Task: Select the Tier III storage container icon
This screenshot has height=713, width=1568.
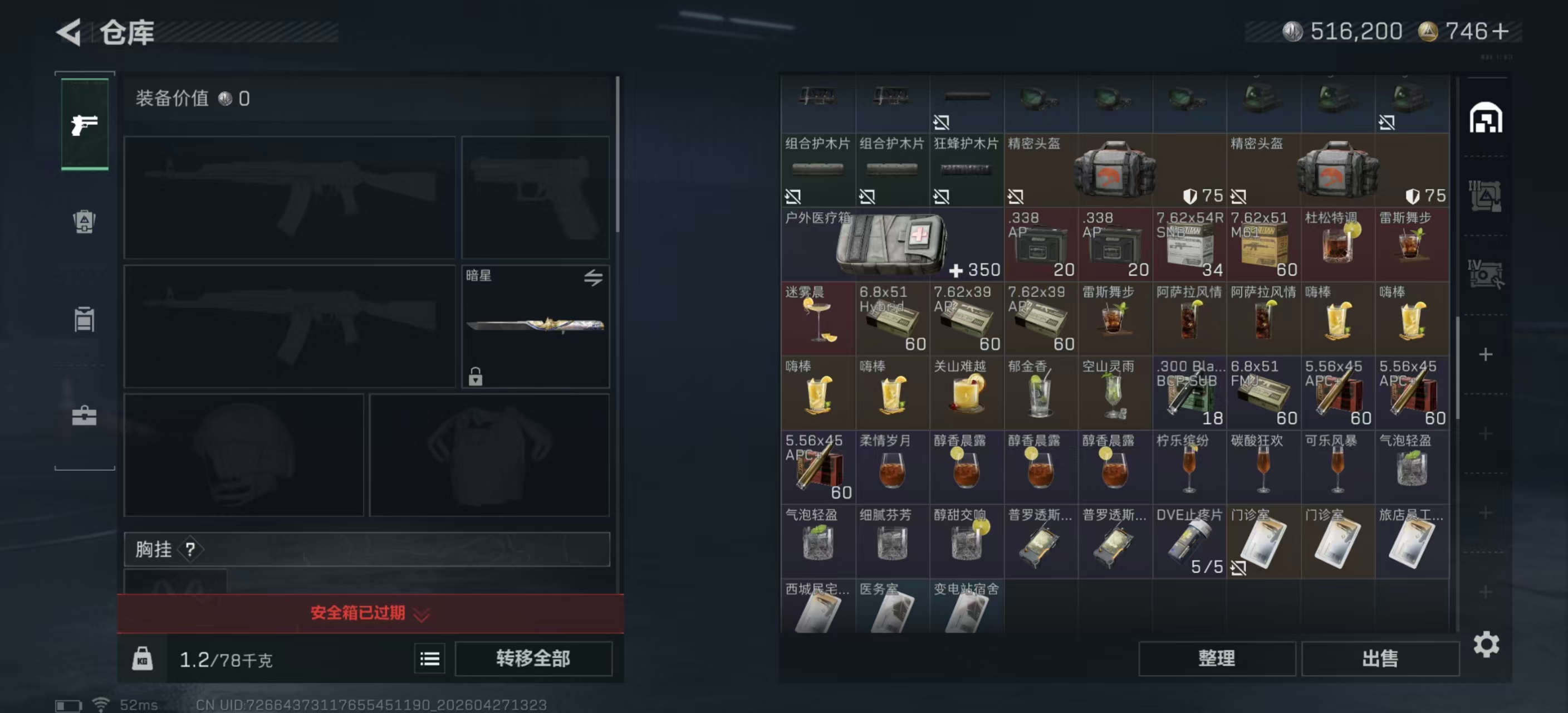Action: pyautogui.click(x=1486, y=195)
